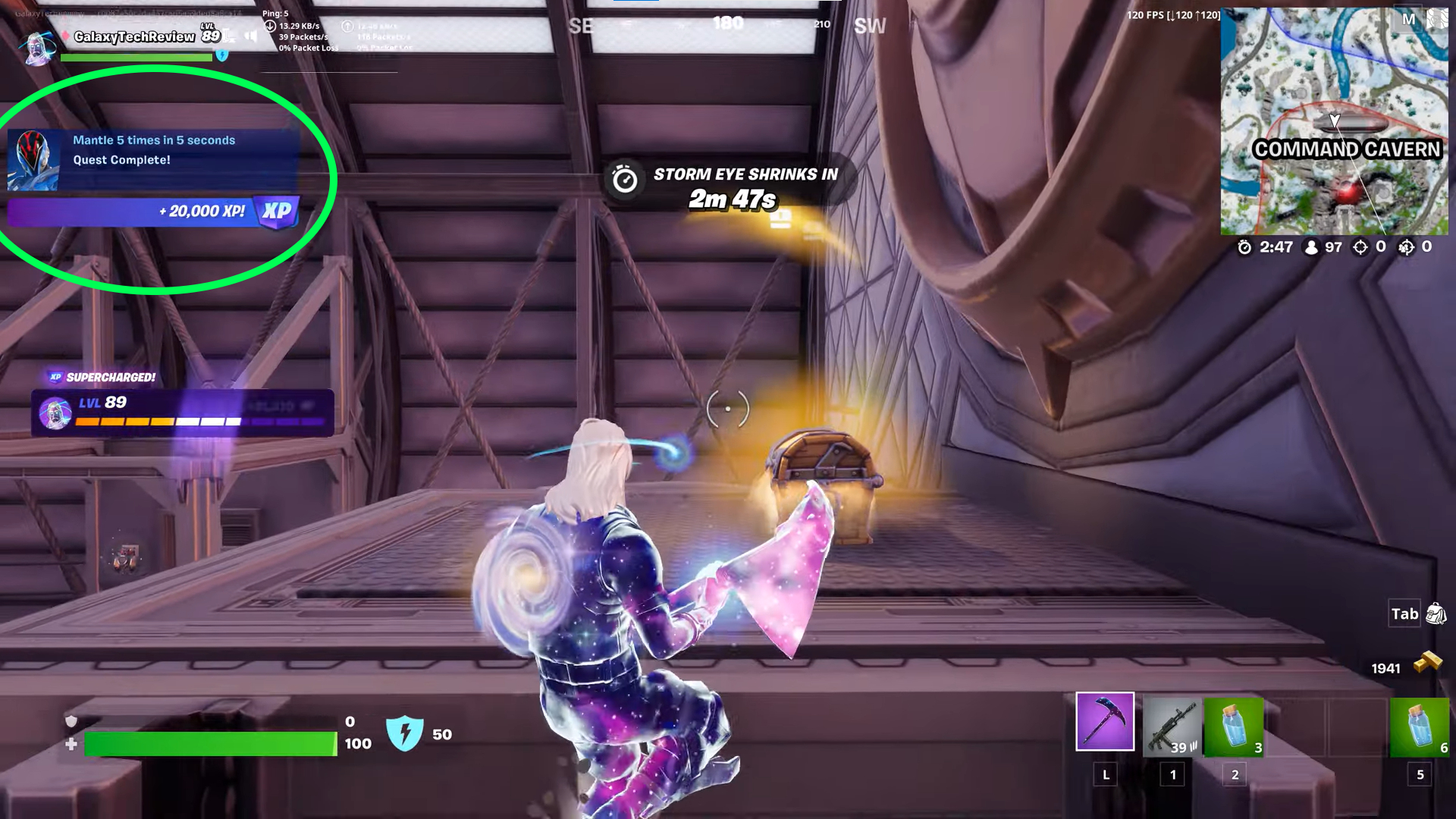Click the Mantle 5 times quest complete banner

pos(153,149)
